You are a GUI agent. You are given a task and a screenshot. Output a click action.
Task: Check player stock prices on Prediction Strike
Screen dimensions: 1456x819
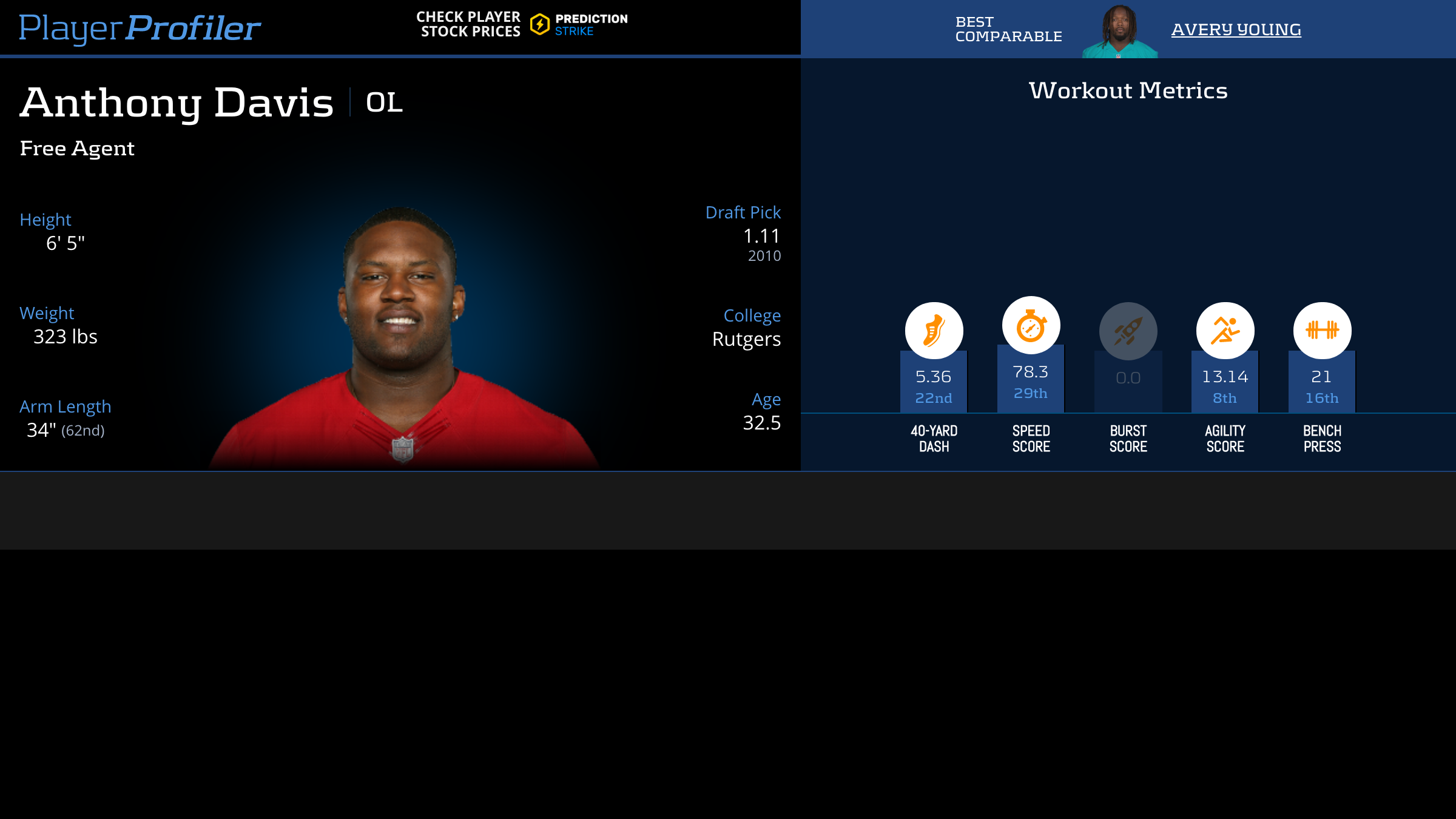click(522, 24)
